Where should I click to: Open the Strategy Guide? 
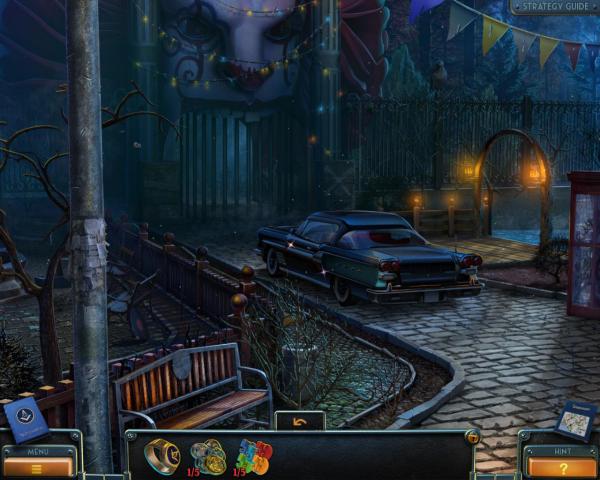pyautogui.click(x=552, y=7)
